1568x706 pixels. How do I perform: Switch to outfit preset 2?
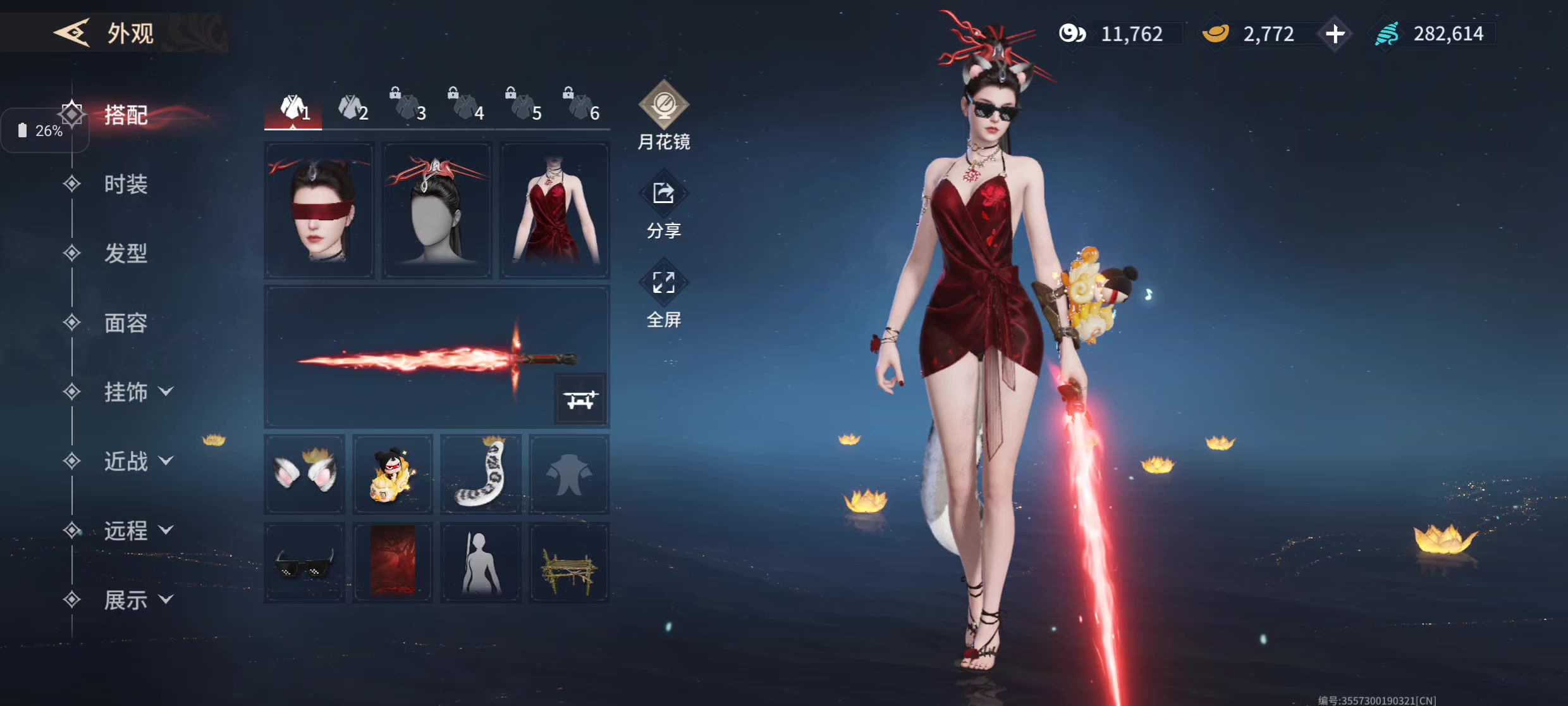pos(352,109)
